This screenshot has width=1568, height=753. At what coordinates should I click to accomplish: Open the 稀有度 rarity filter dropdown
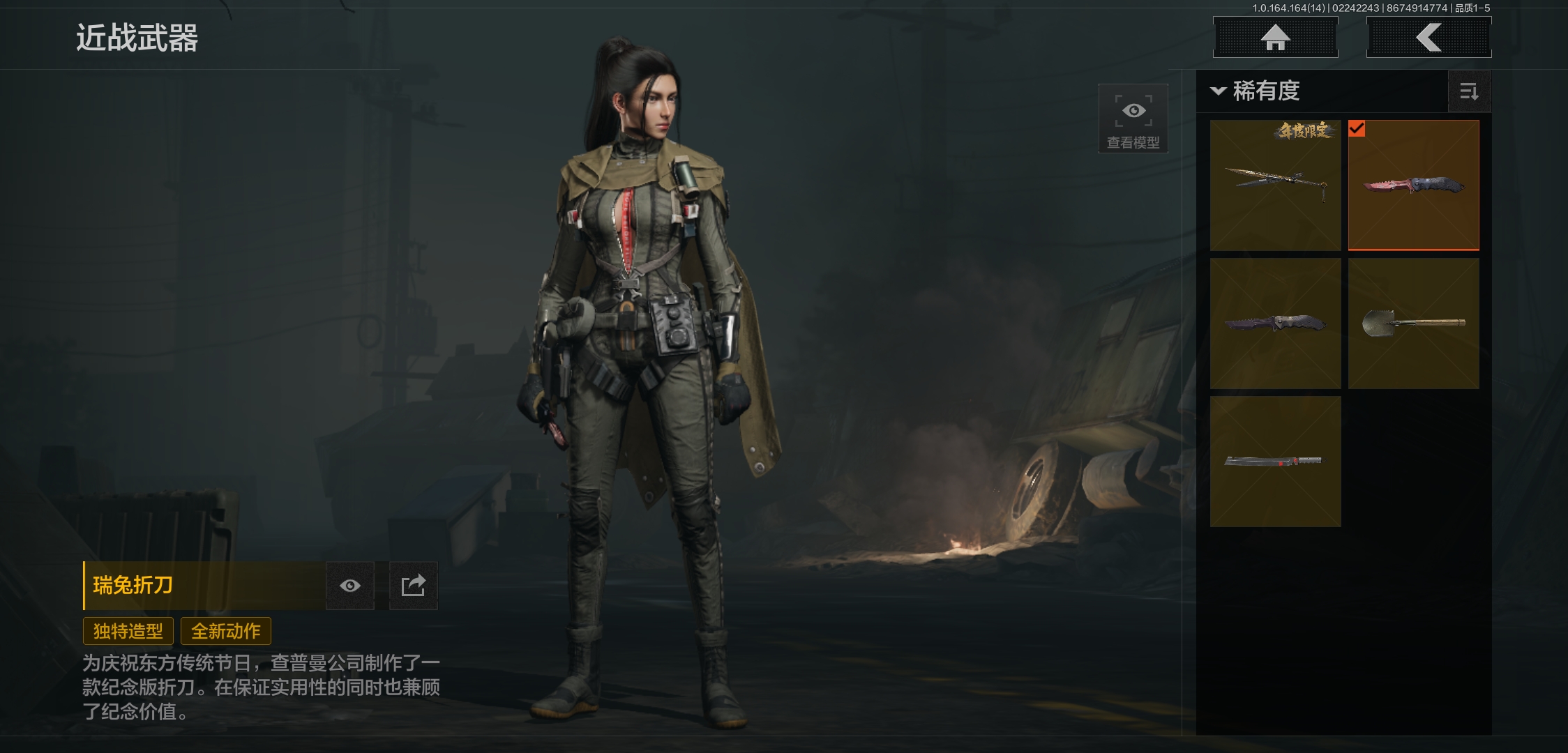click(1257, 91)
